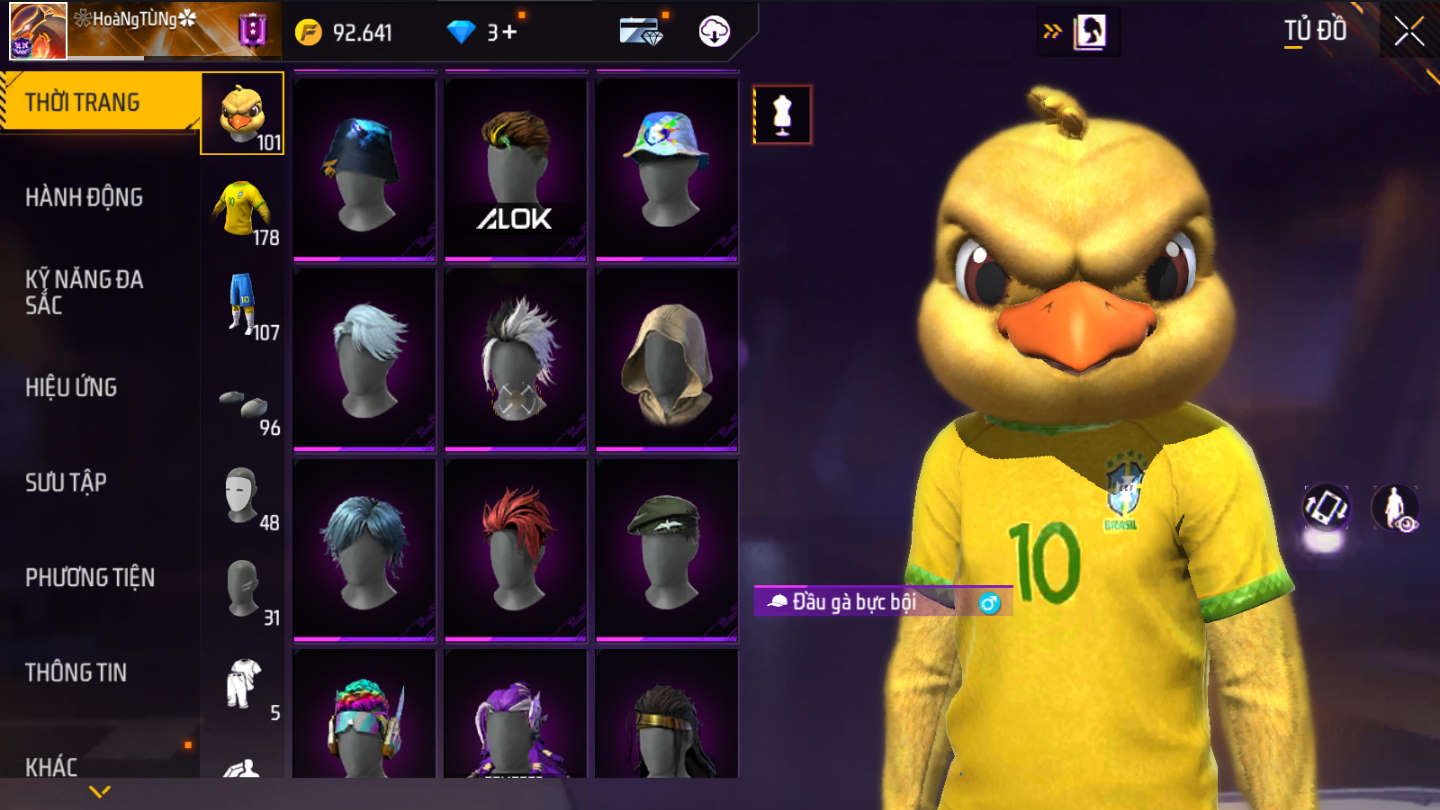Show the PHƯƠNG TIỆN category
The width and height of the screenshot is (1440, 810).
[90, 577]
